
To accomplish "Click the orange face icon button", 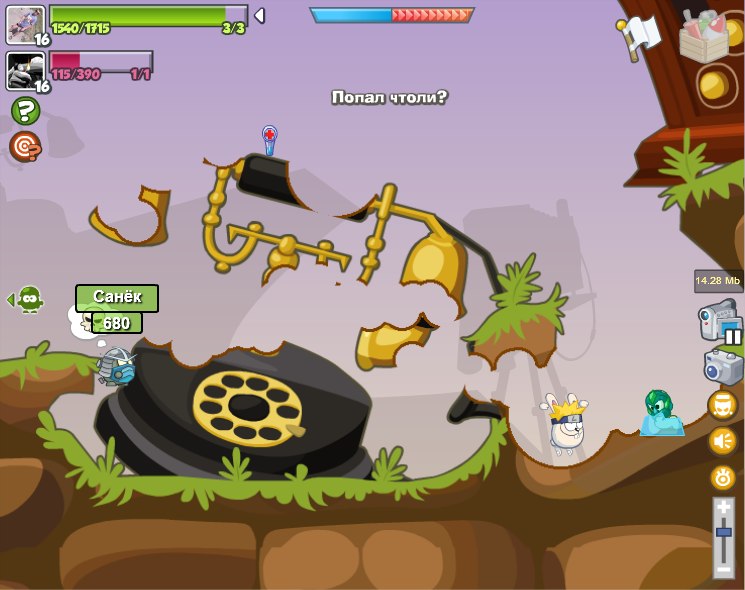I will click(722, 405).
